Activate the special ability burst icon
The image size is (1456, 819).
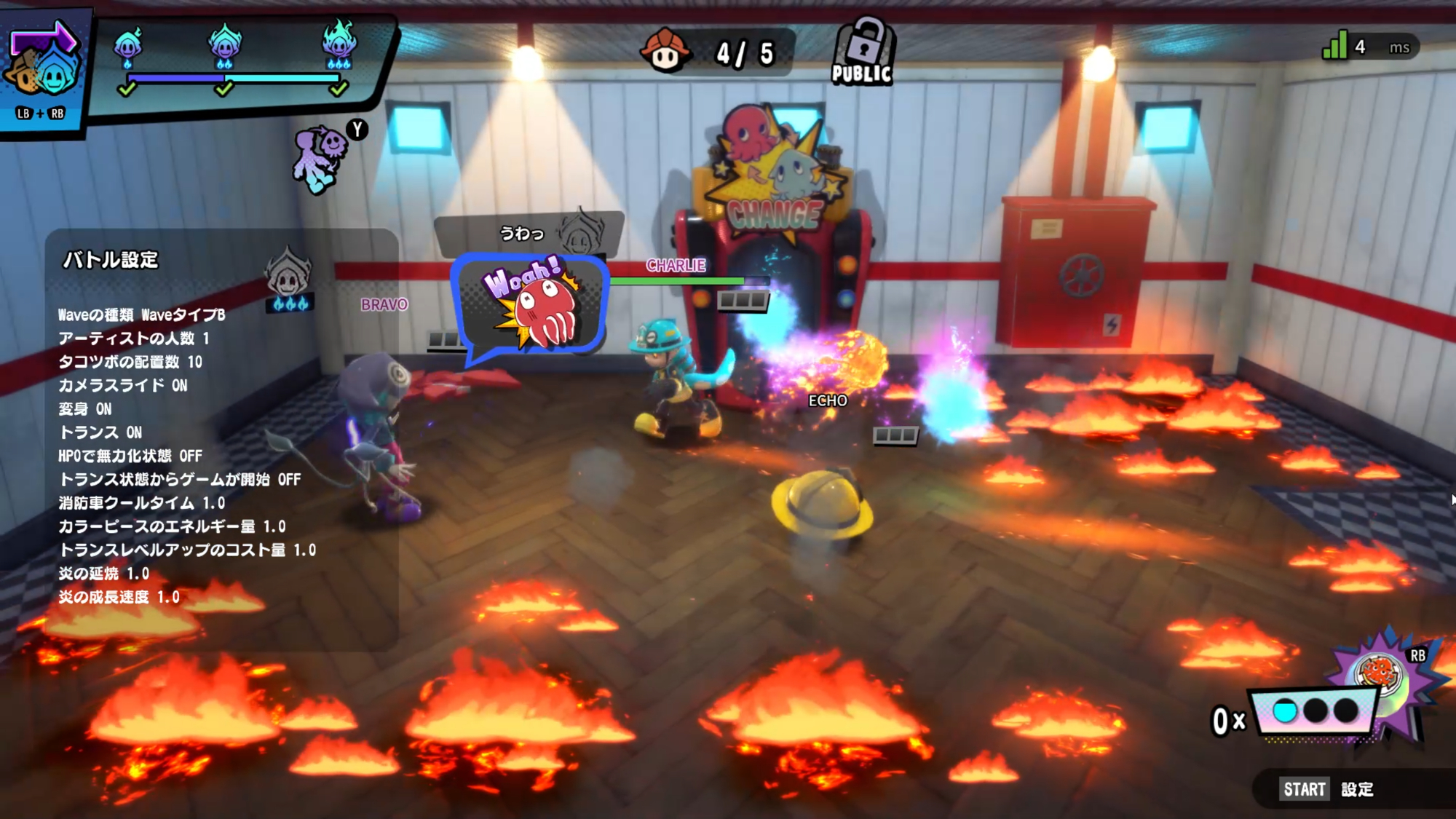pos(1381,673)
